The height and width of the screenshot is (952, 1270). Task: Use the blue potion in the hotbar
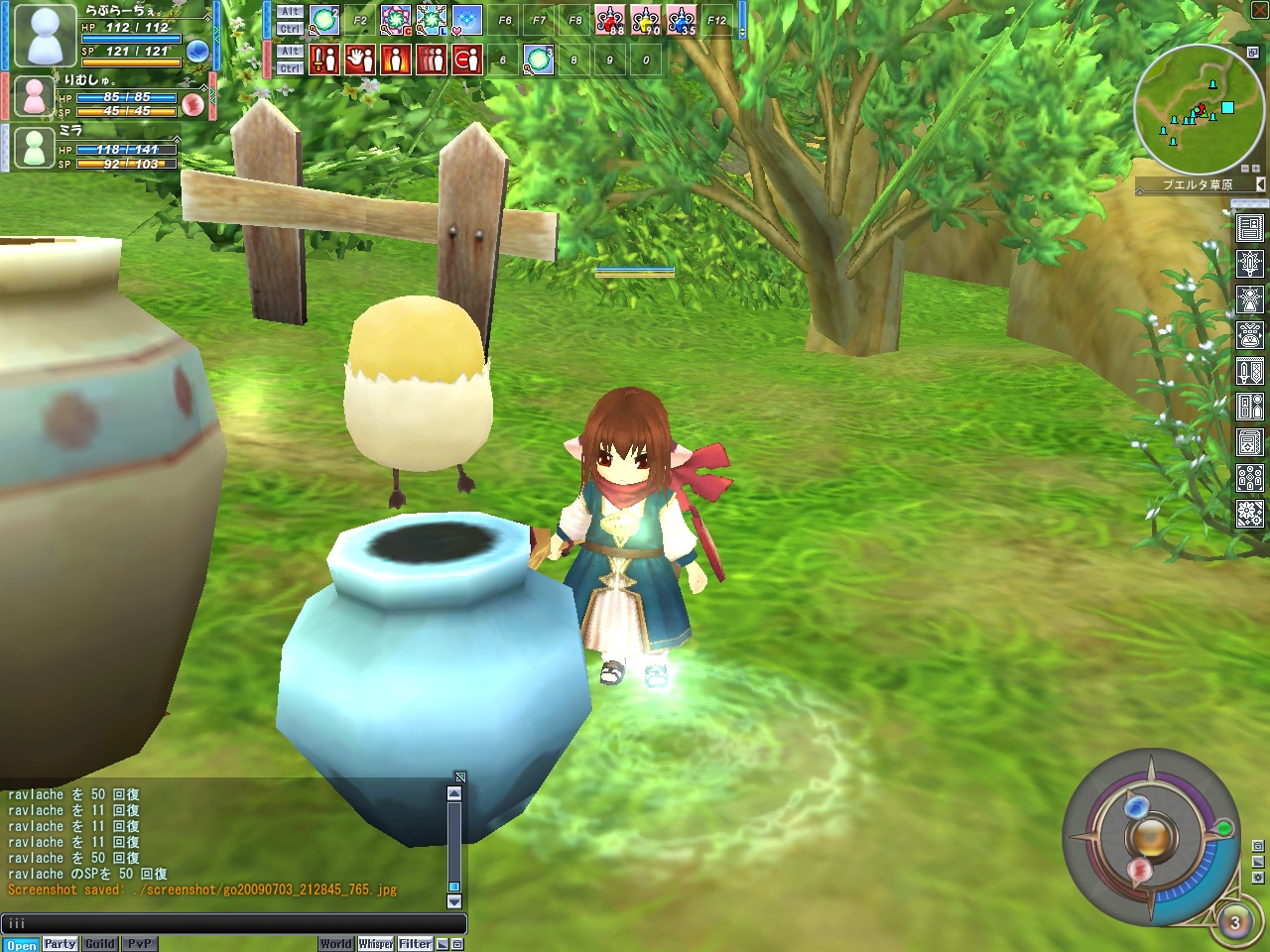[682, 20]
